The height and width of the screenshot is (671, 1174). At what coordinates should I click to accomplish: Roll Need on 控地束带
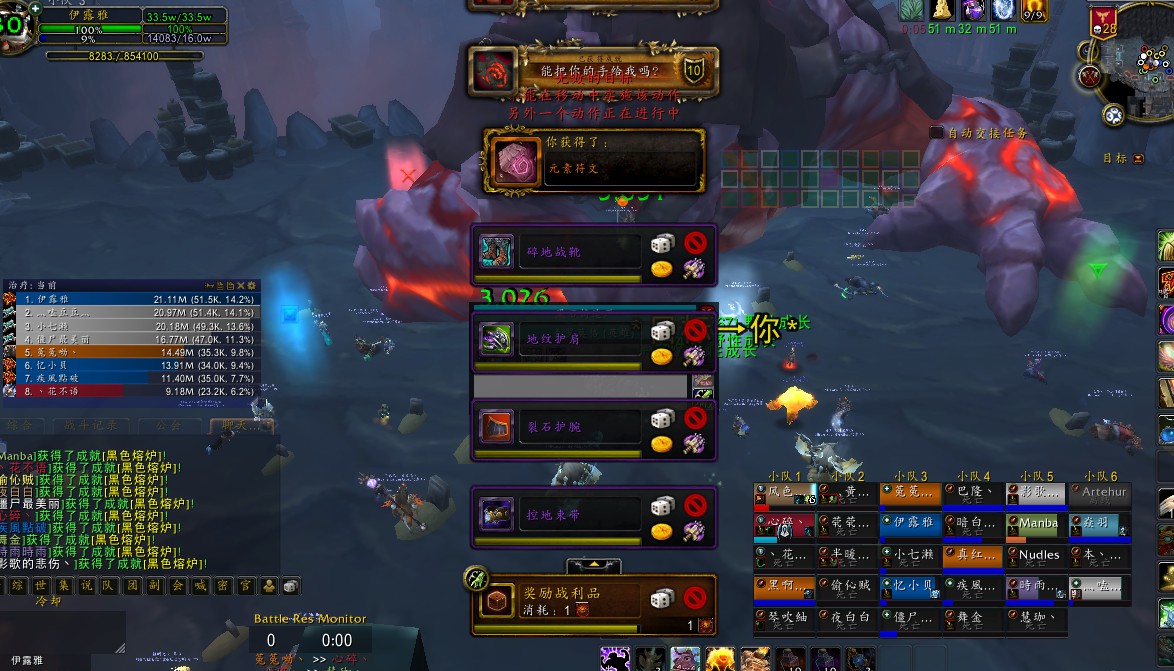click(x=662, y=507)
